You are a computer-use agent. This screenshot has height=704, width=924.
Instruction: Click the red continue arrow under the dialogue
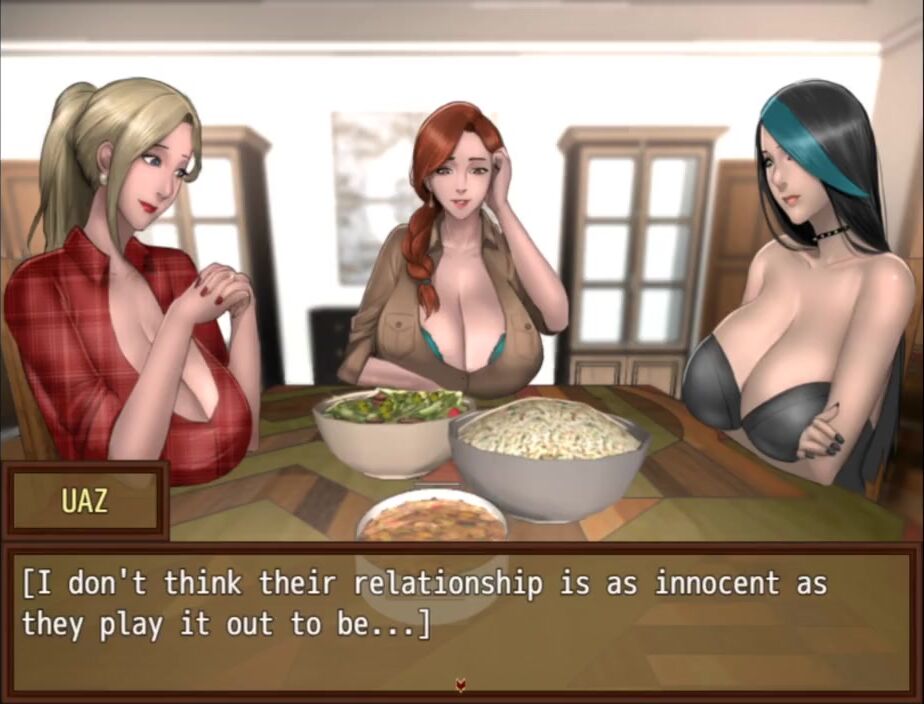click(x=461, y=685)
